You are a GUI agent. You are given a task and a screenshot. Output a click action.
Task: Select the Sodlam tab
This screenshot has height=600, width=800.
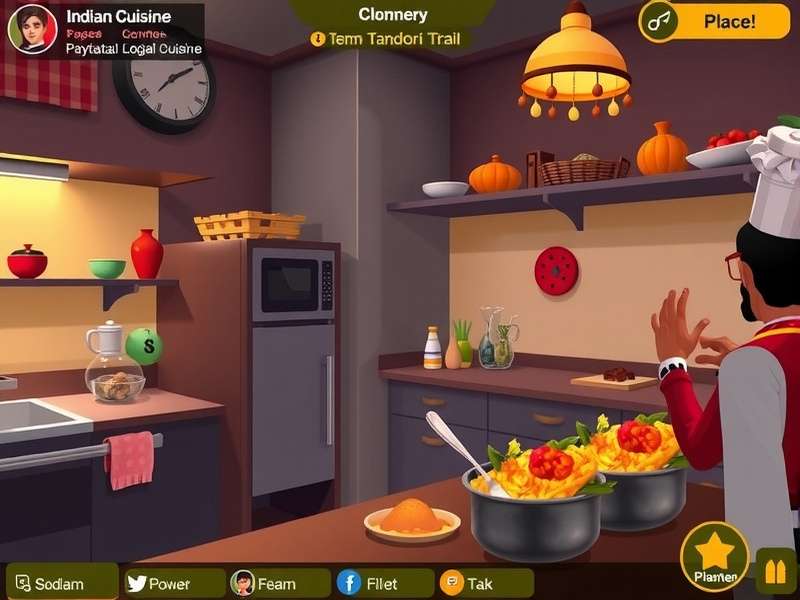click(x=61, y=583)
